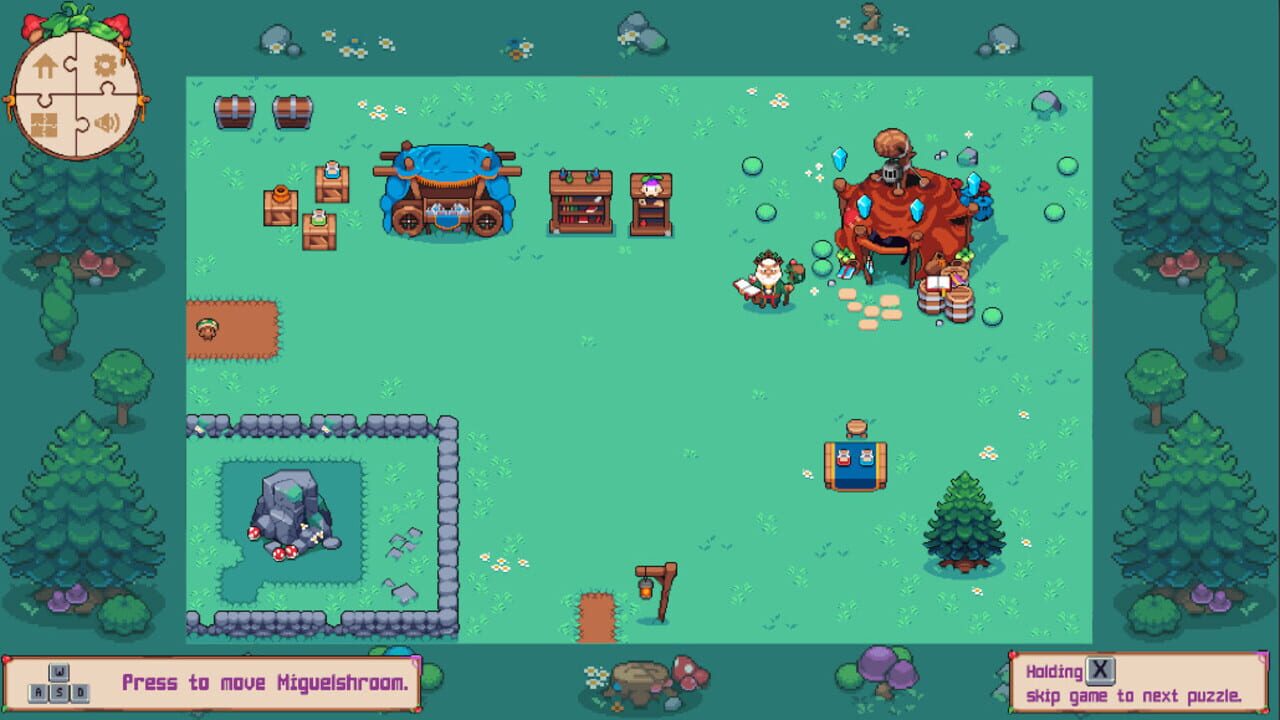Click the puzzle map icon in the wheel
The image size is (1280, 720).
pyautogui.click(x=44, y=124)
